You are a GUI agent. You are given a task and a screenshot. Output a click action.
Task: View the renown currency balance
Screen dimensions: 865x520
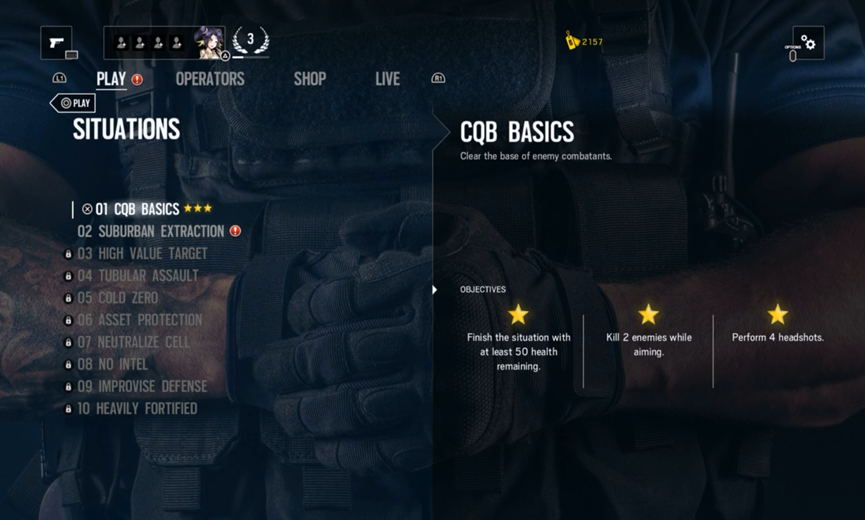[584, 42]
